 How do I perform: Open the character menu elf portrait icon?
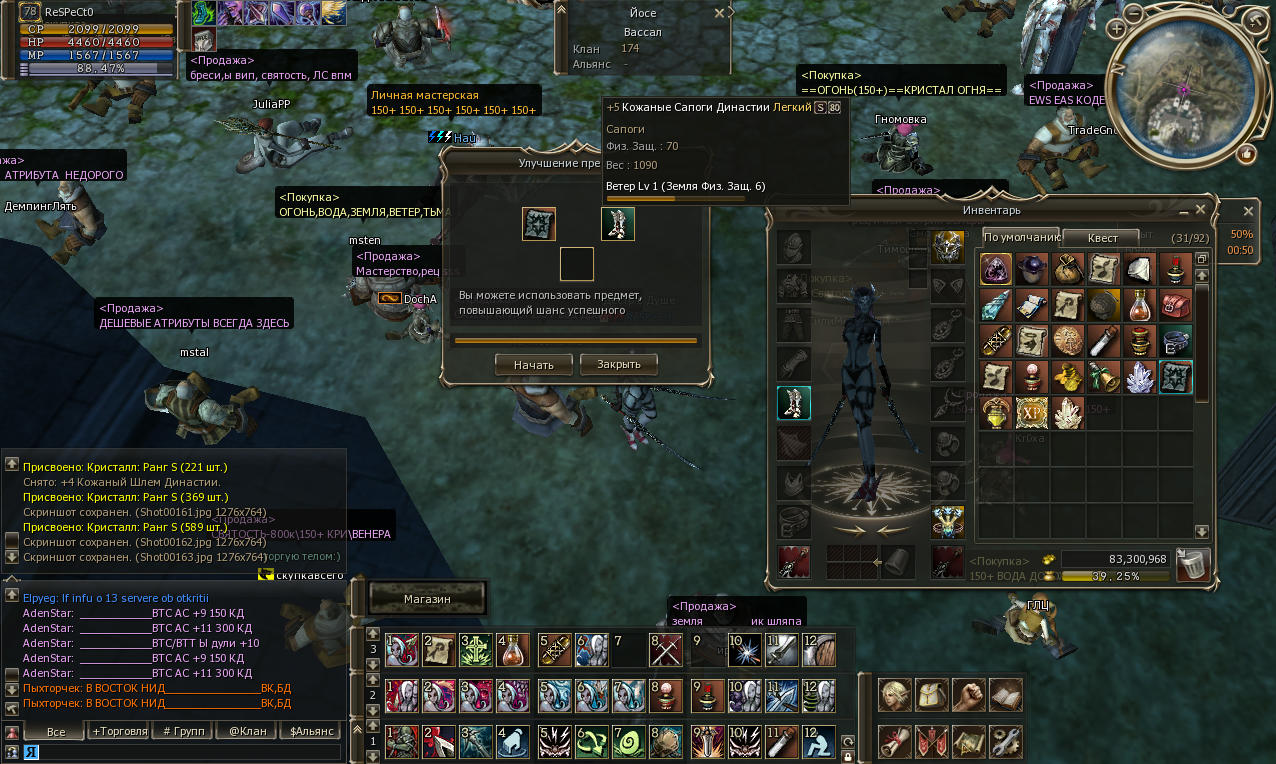(x=895, y=695)
